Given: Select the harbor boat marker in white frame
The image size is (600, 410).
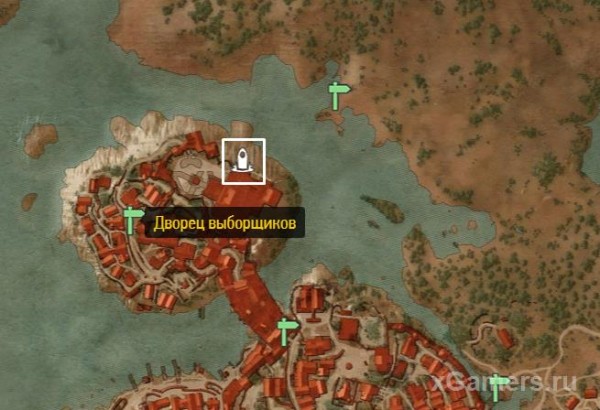Looking at the screenshot, I should (243, 160).
